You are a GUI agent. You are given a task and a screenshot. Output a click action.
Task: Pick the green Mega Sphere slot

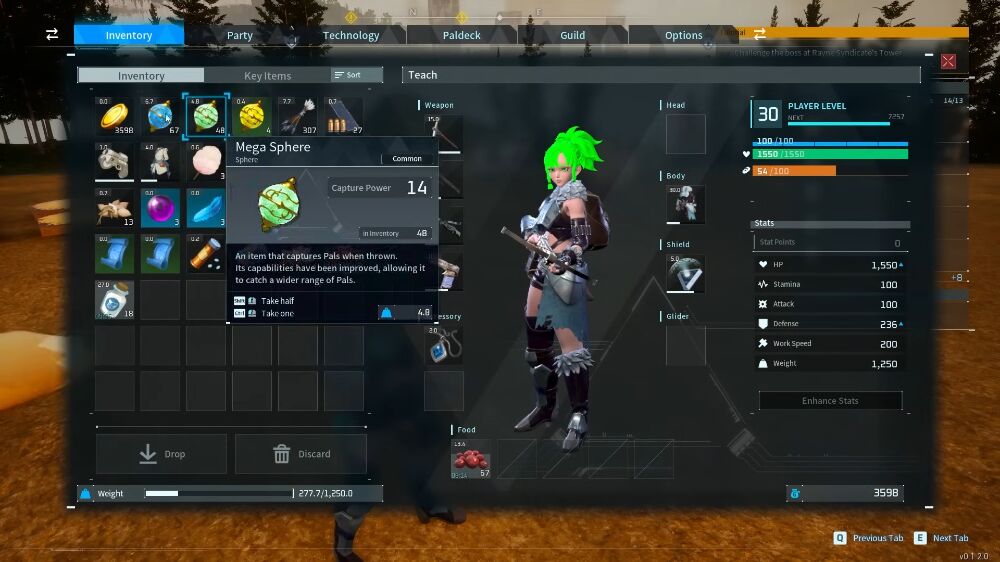point(206,117)
